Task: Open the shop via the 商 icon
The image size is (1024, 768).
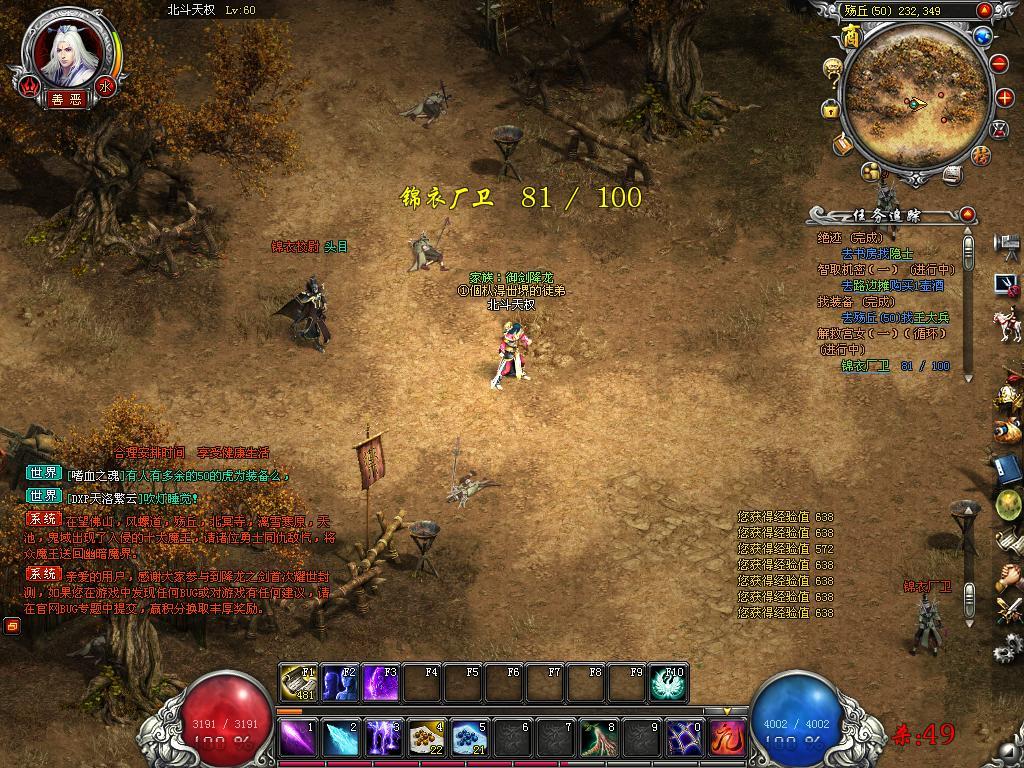Action: click(x=851, y=36)
